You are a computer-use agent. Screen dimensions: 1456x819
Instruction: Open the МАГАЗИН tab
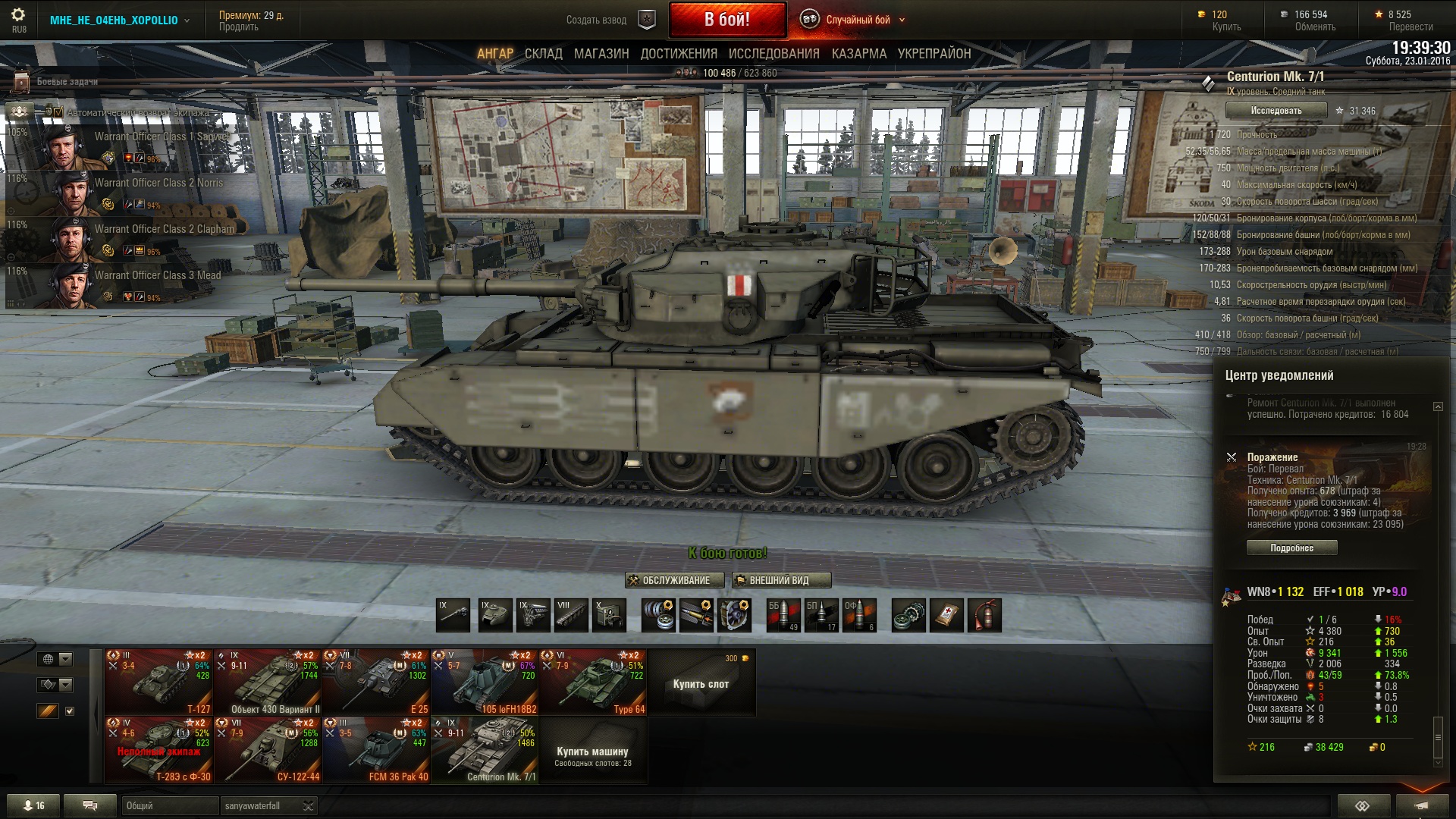click(x=601, y=54)
